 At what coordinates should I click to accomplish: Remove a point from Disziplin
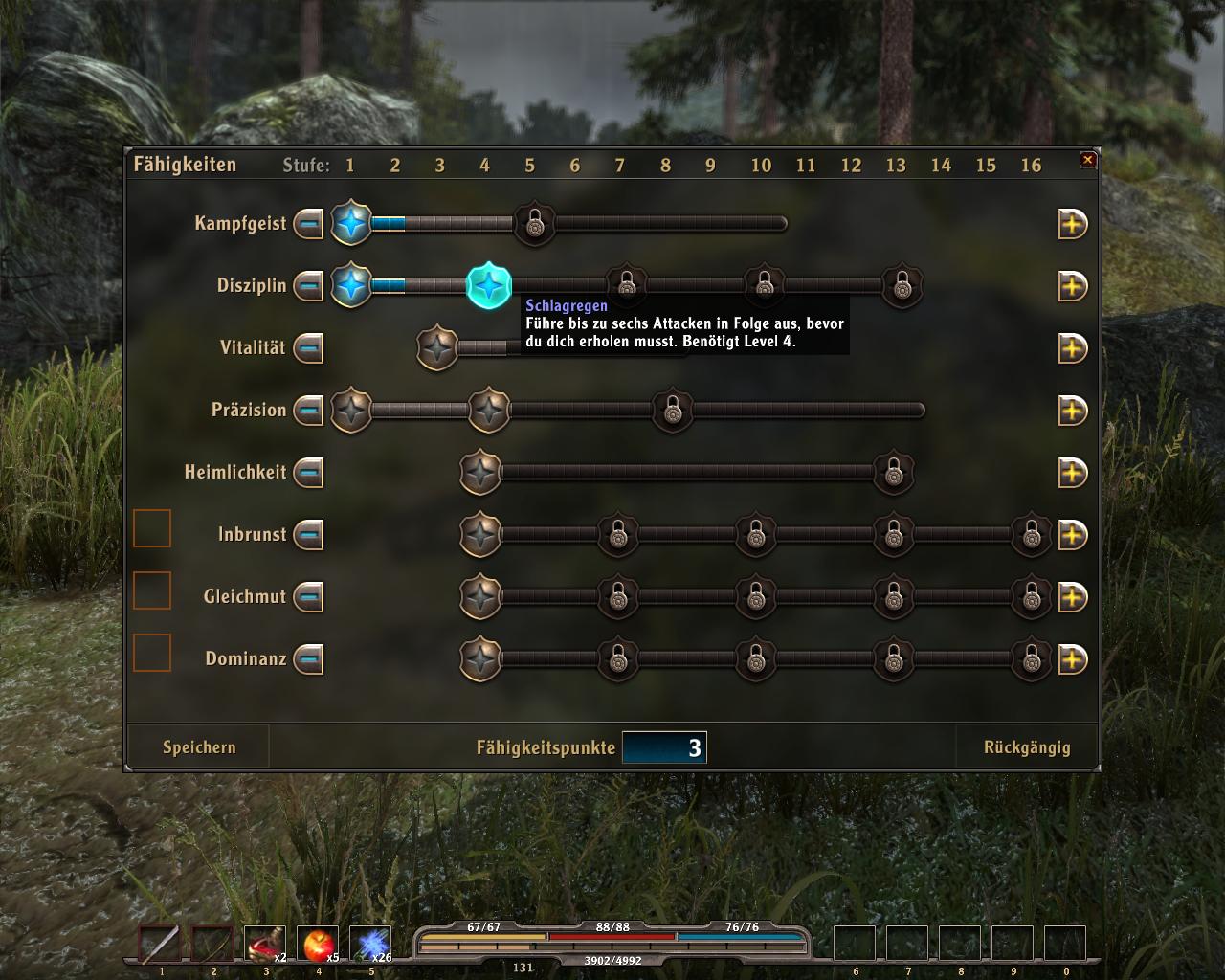click(x=308, y=286)
